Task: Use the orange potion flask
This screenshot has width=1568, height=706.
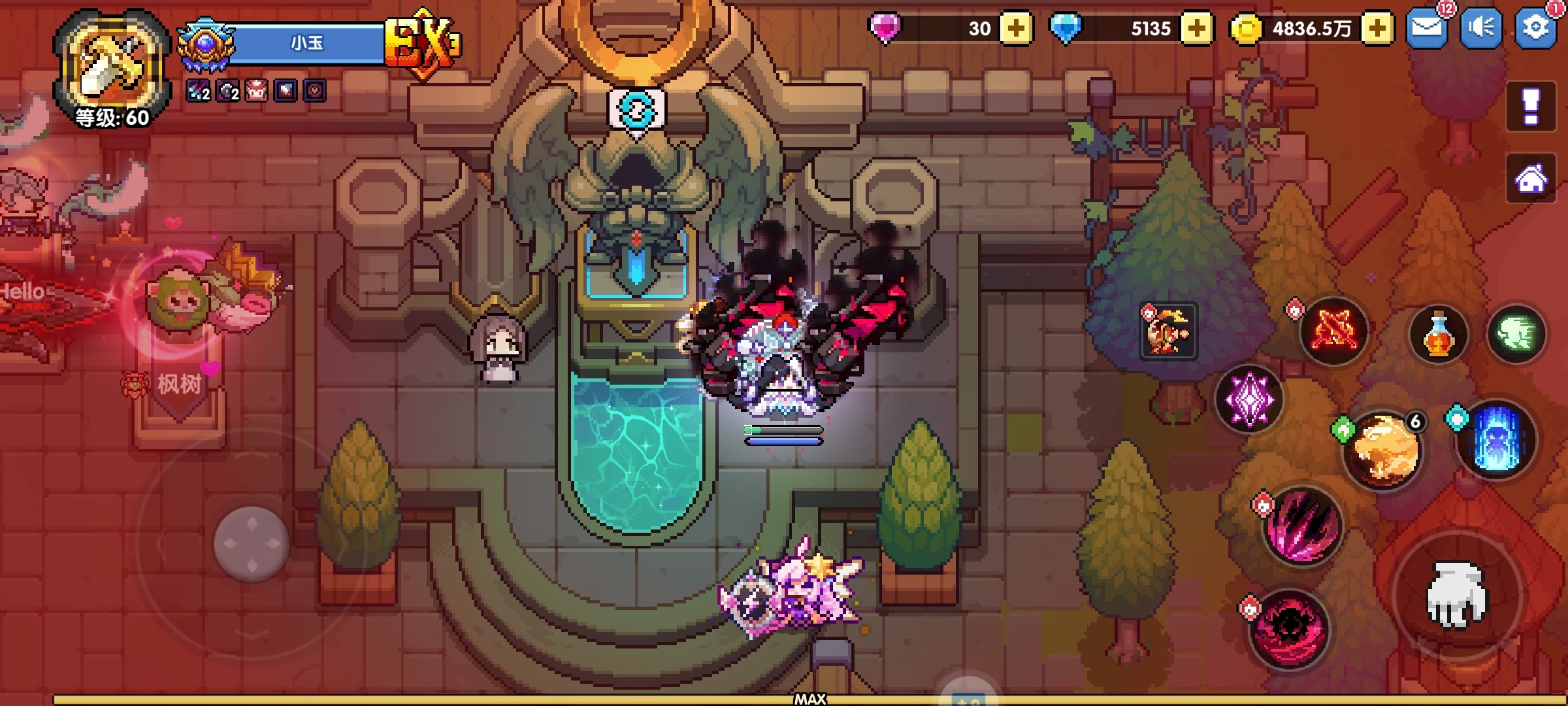Action: (x=1438, y=335)
